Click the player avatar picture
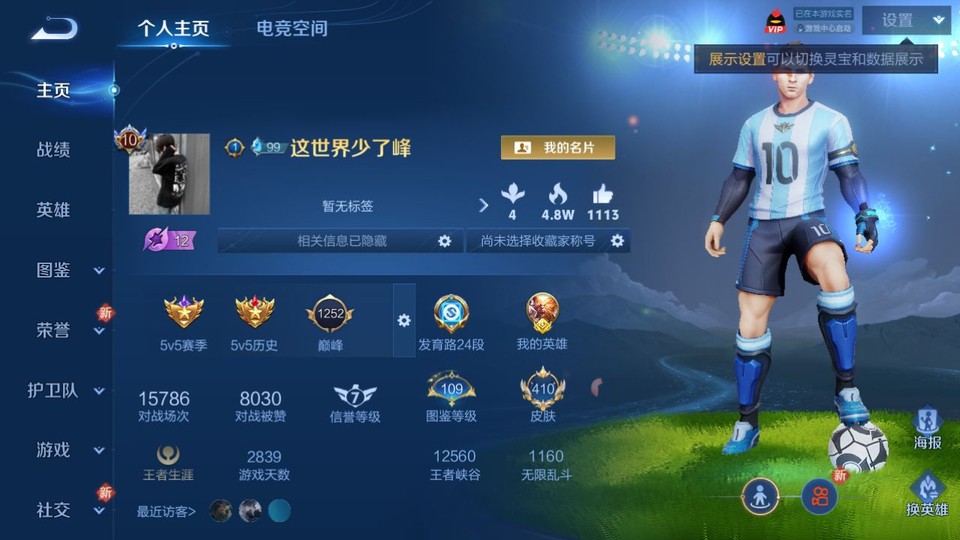960x540 pixels. 169,174
